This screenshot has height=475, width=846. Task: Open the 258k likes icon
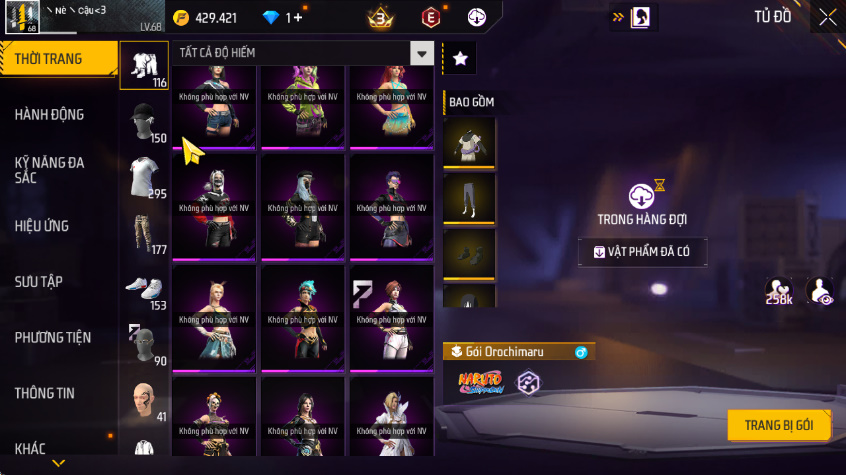[779, 291]
